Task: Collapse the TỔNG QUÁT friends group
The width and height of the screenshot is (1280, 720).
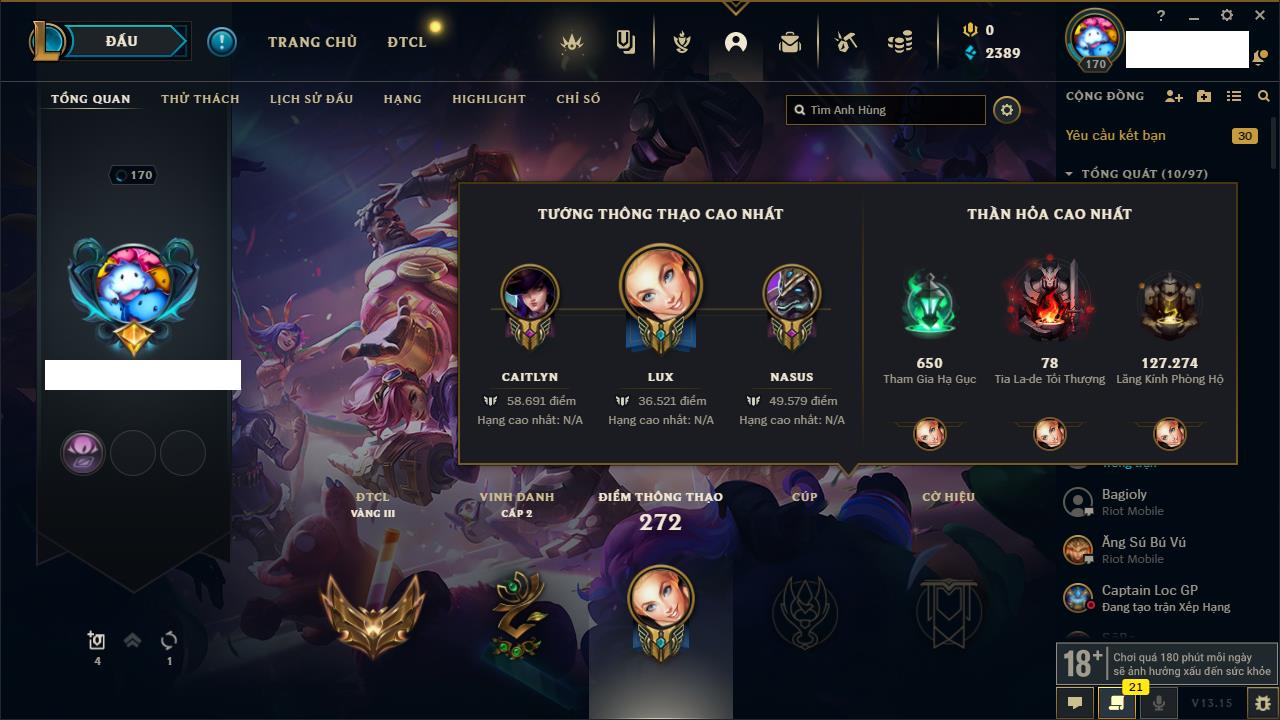Action: [1069, 174]
